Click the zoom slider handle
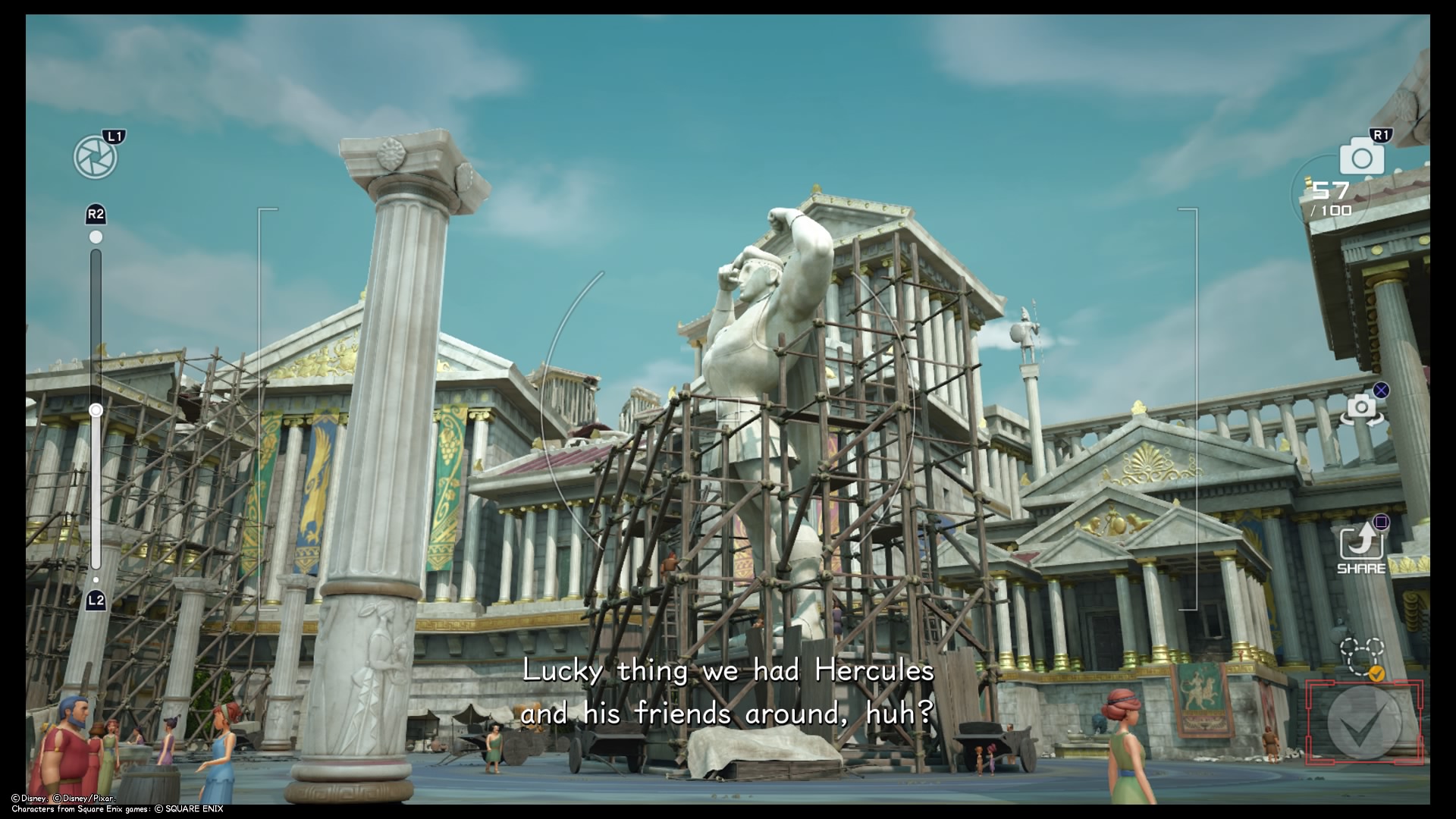 [96, 409]
